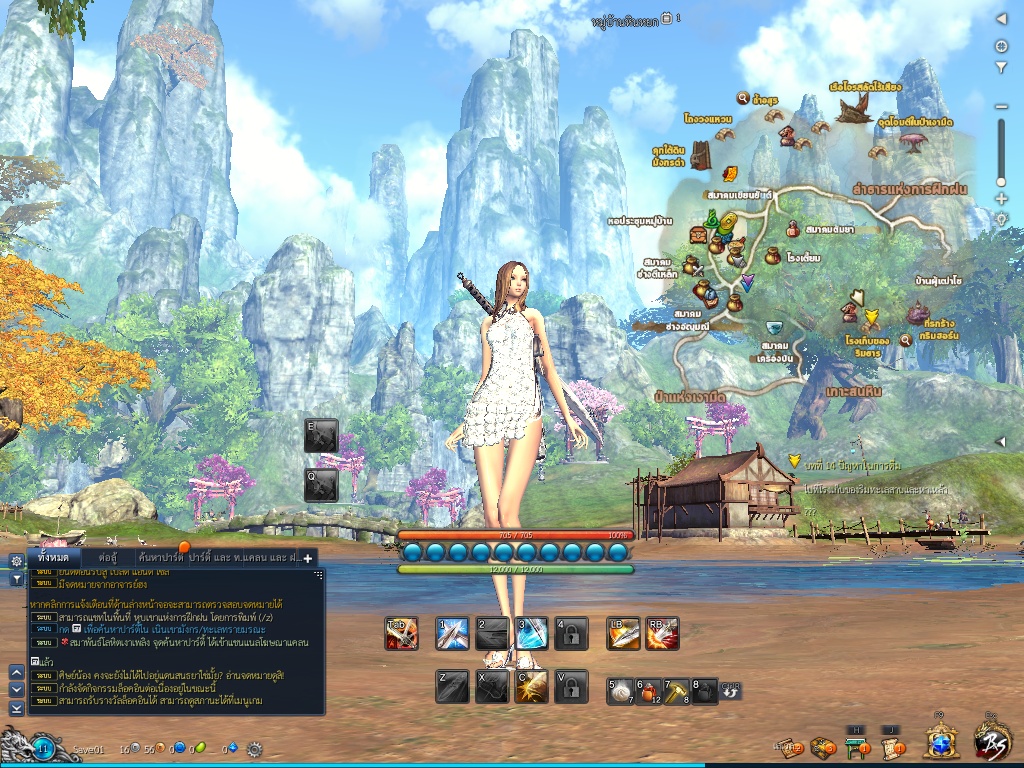Trigger the LB sword attack skill

(x=623, y=633)
